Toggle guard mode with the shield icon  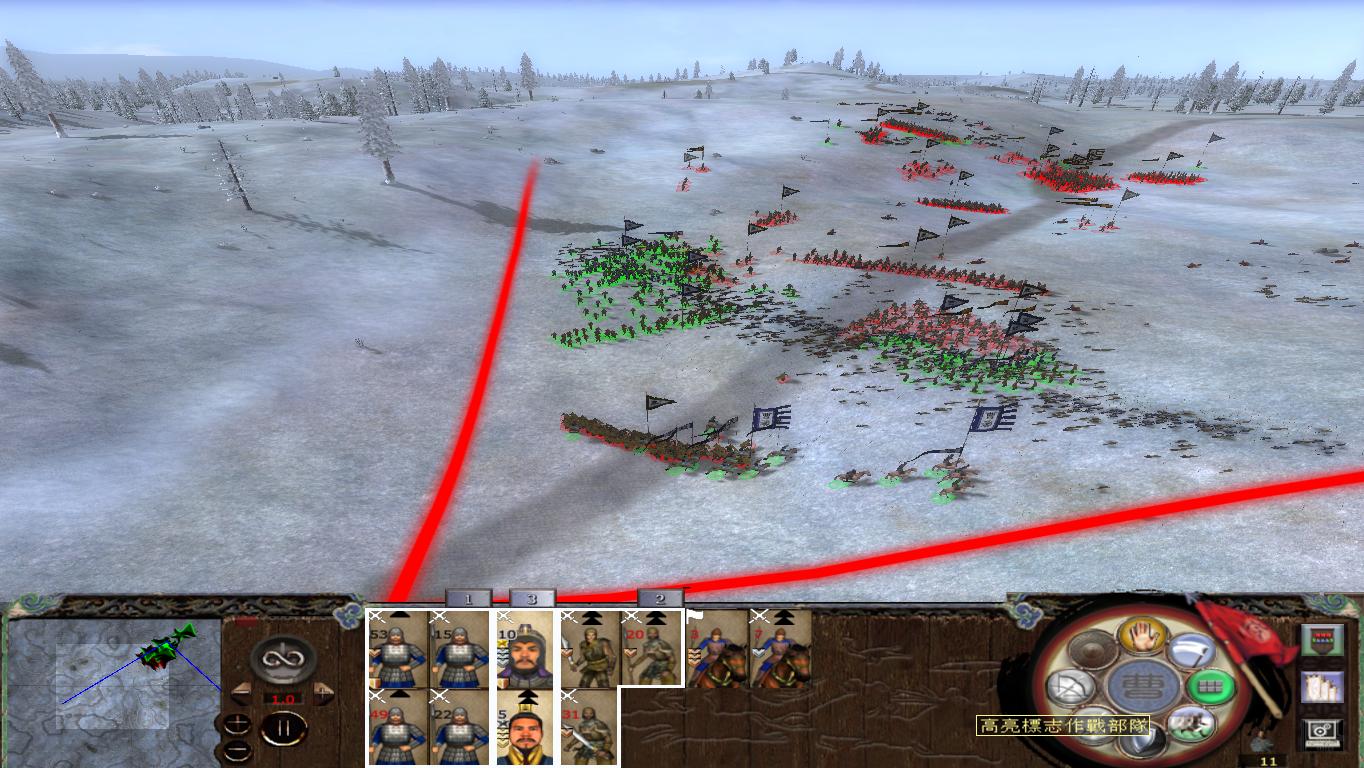[x=1140, y=738]
